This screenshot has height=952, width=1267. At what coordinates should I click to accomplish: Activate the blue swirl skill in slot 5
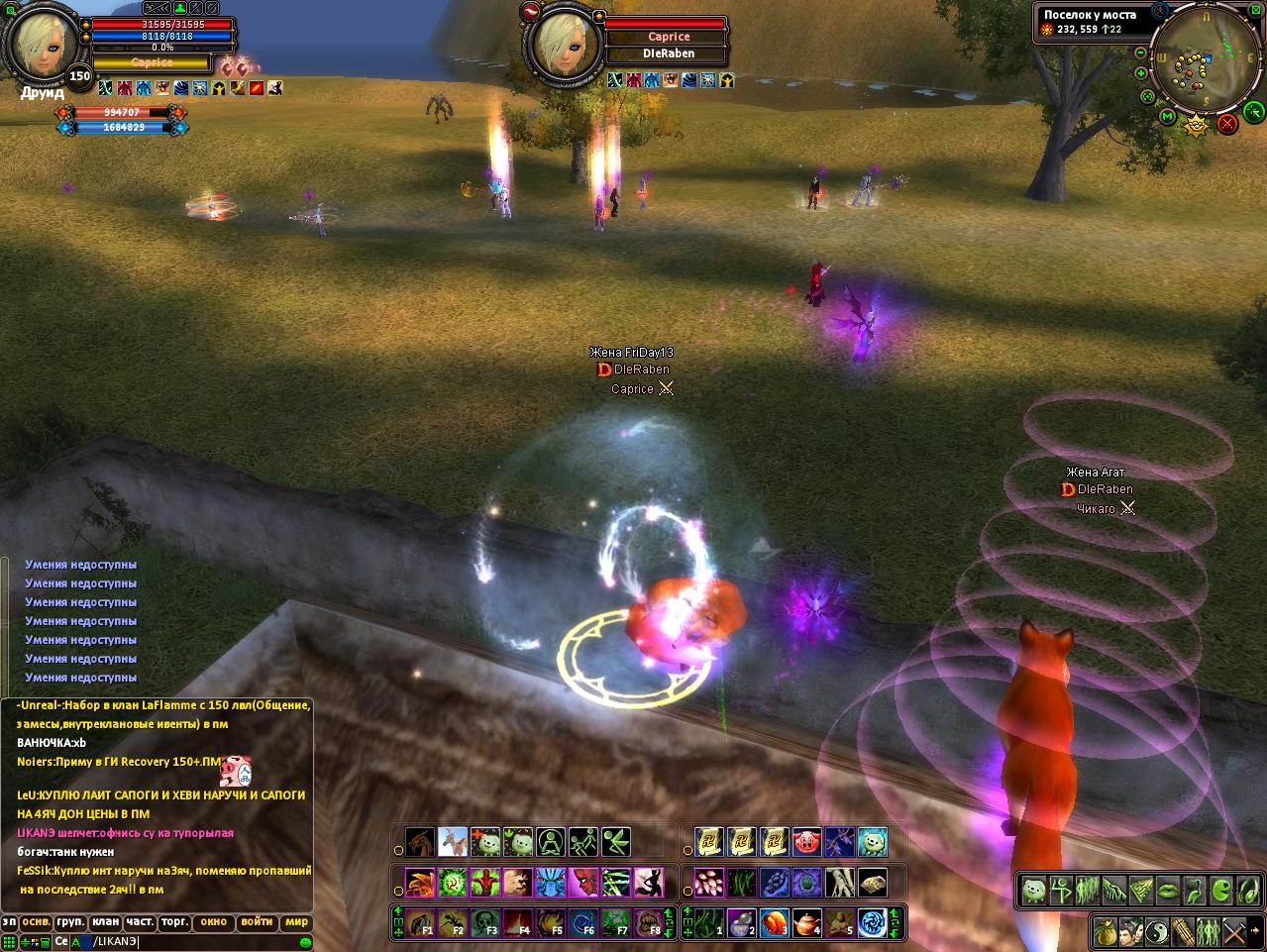coord(872,923)
